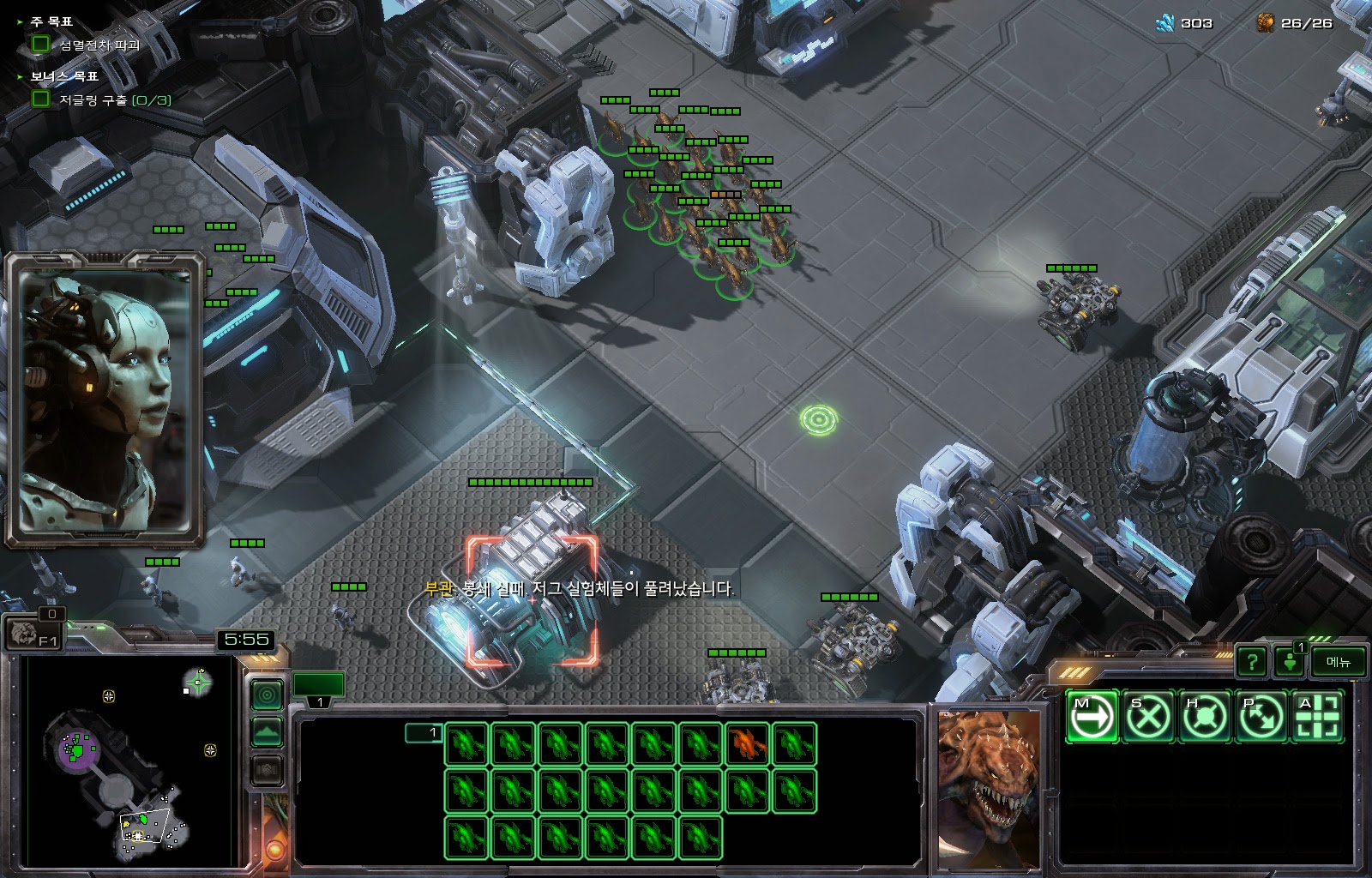Click the zergling unit portrait
The image size is (1372, 878).
coord(987,787)
